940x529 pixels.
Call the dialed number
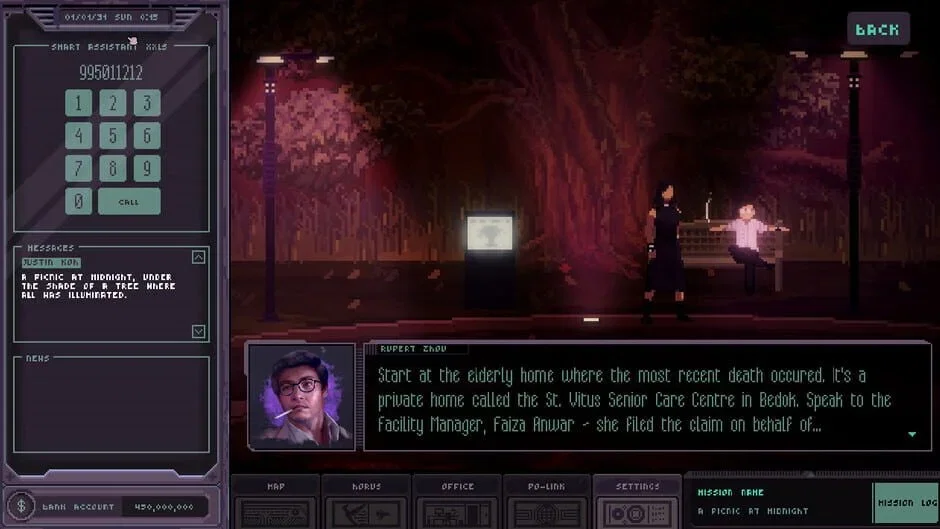[x=129, y=201]
